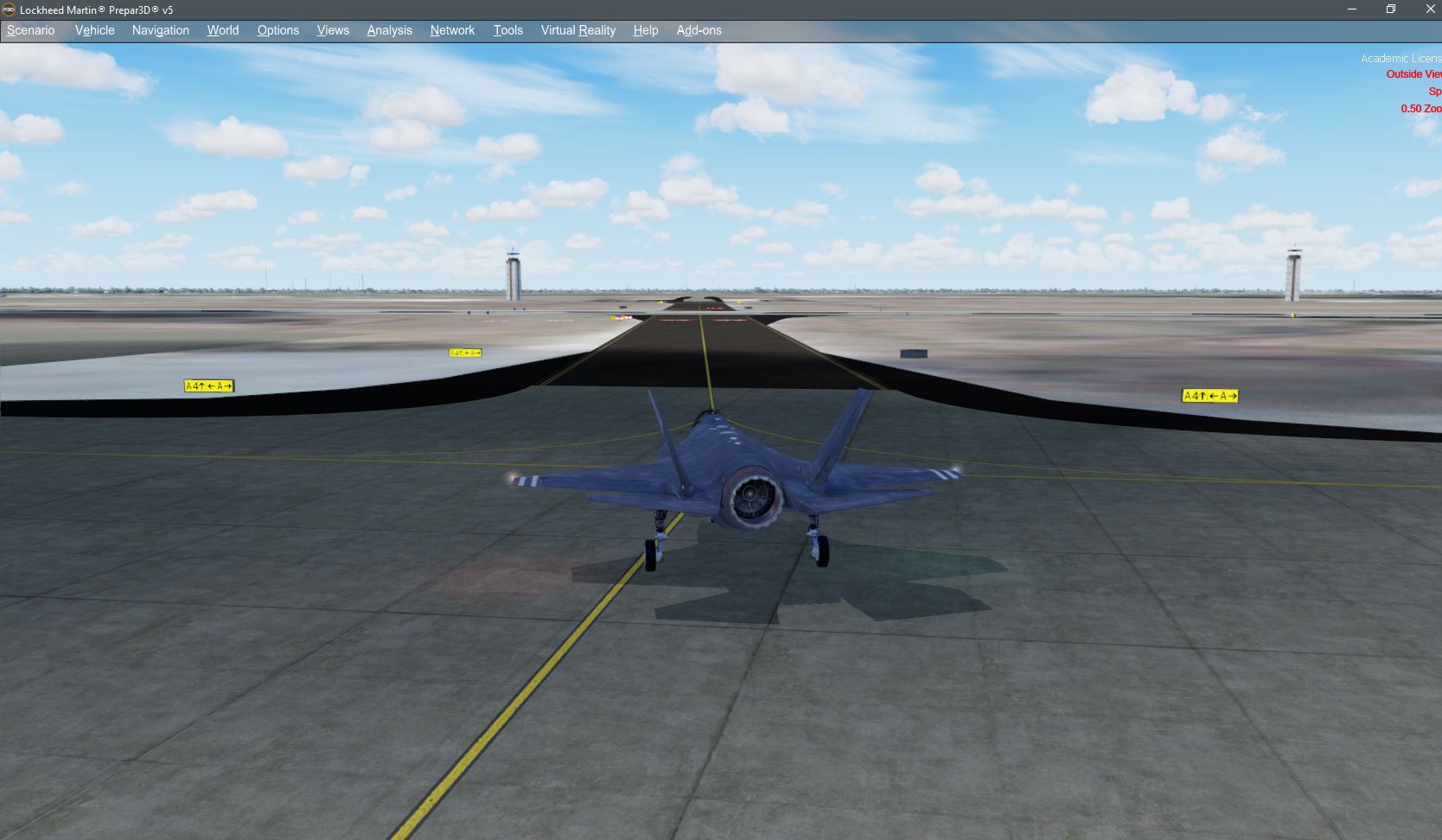Open the World menu
The image size is (1442, 840).
(222, 30)
